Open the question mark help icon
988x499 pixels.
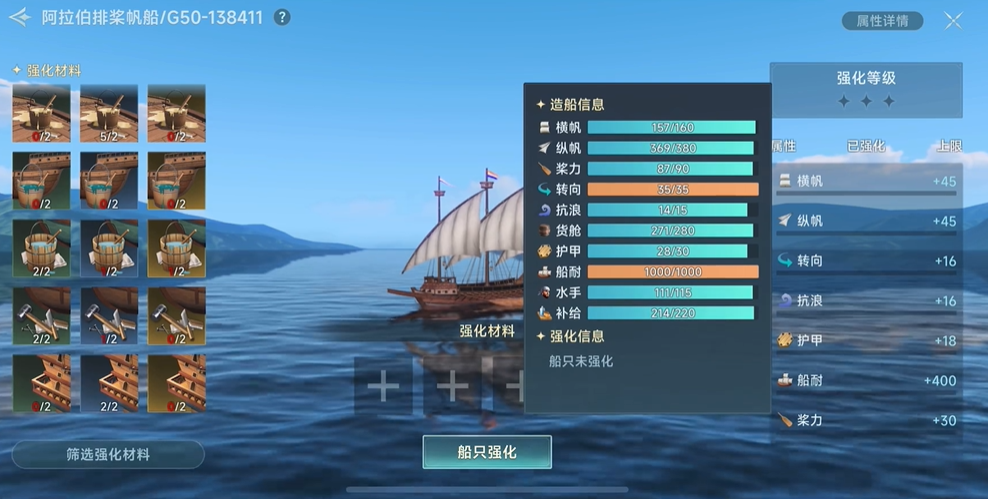point(282,17)
